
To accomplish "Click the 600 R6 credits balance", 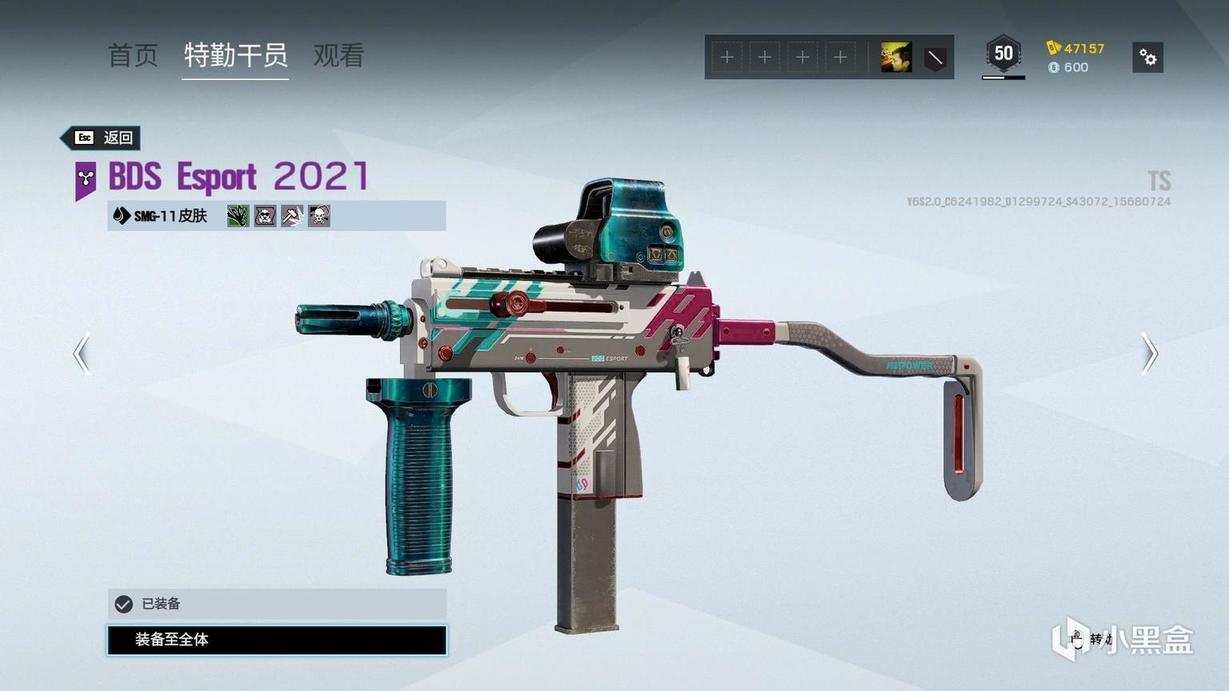I will click(x=1069, y=68).
